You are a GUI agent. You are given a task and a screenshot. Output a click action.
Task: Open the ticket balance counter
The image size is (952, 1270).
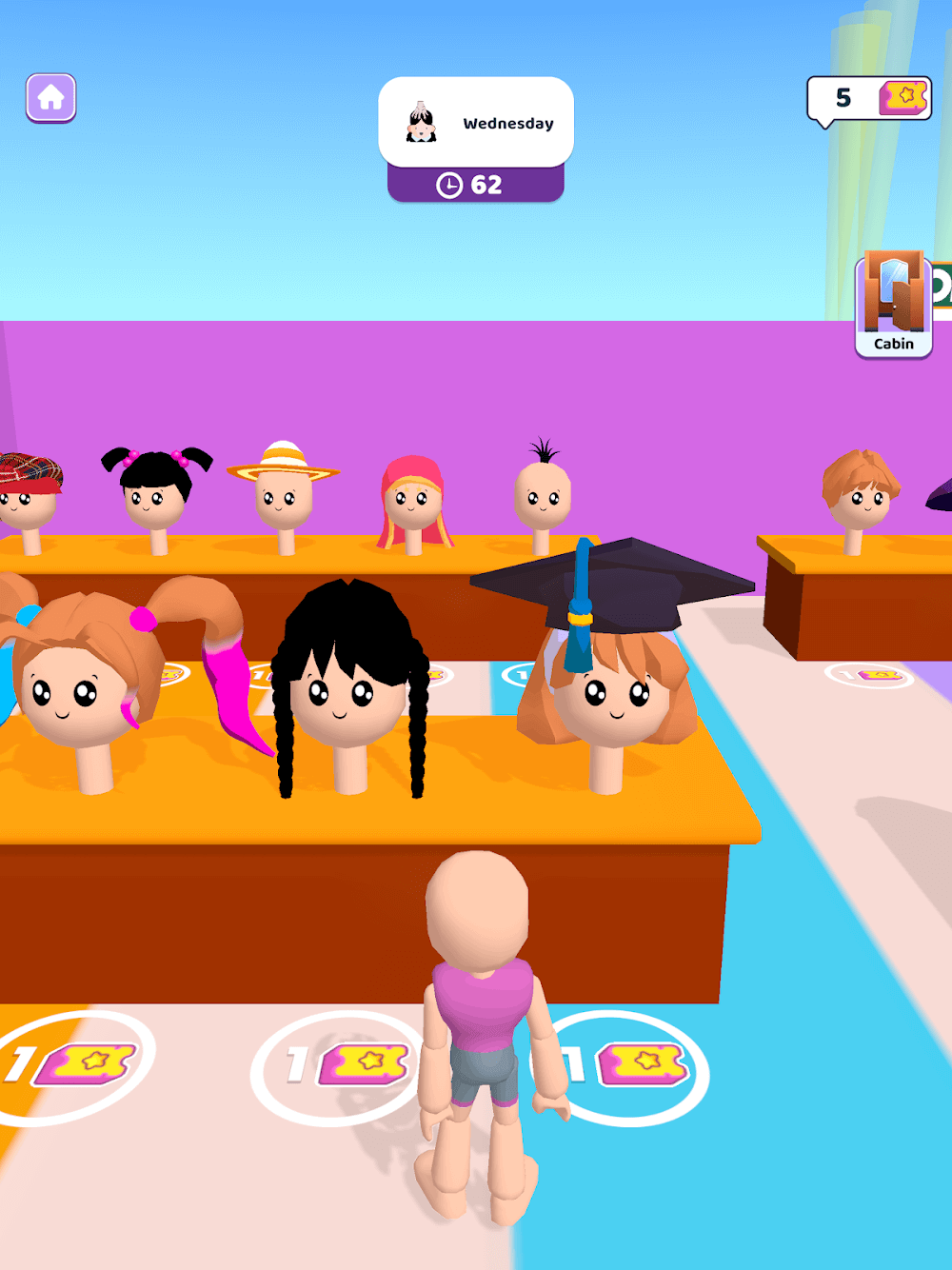(x=868, y=98)
